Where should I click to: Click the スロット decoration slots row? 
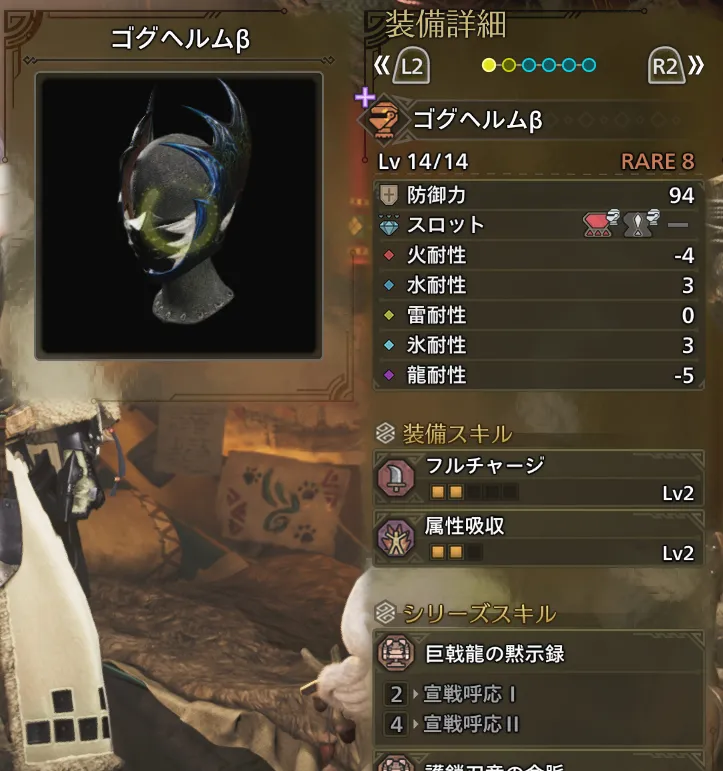click(537, 225)
